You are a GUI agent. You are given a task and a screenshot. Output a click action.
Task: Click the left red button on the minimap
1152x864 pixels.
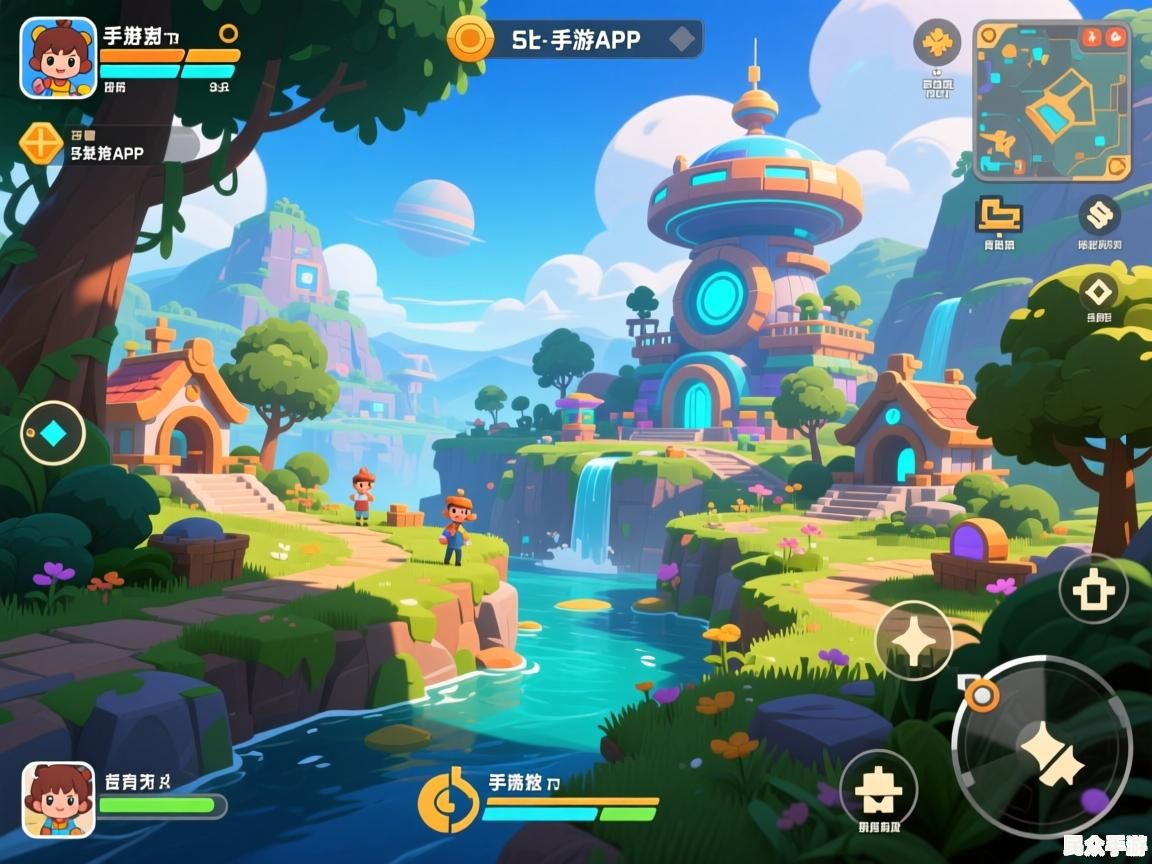pos(1090,37)
